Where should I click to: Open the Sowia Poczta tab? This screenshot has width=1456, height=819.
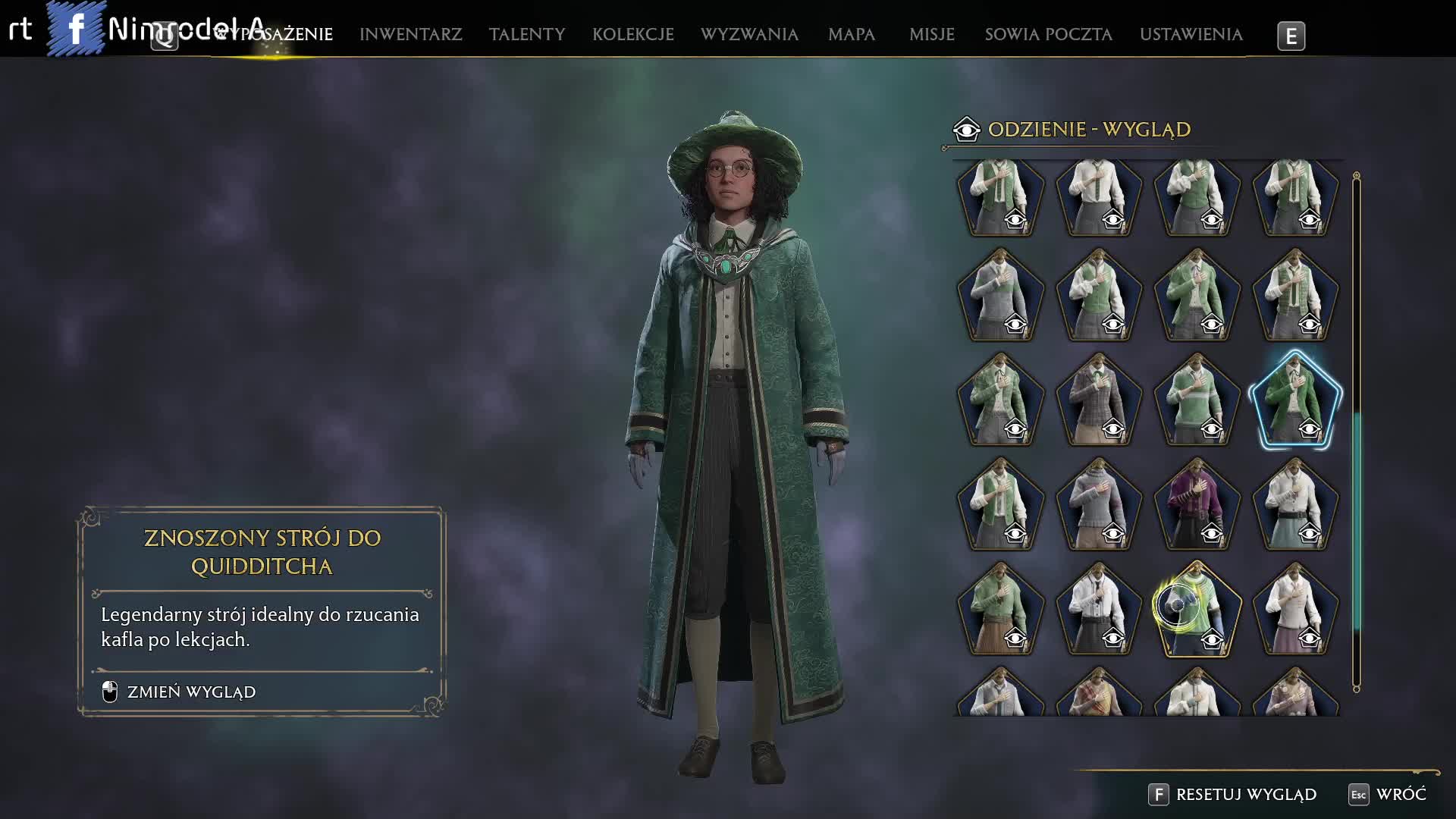click(x=1048, y=34)
